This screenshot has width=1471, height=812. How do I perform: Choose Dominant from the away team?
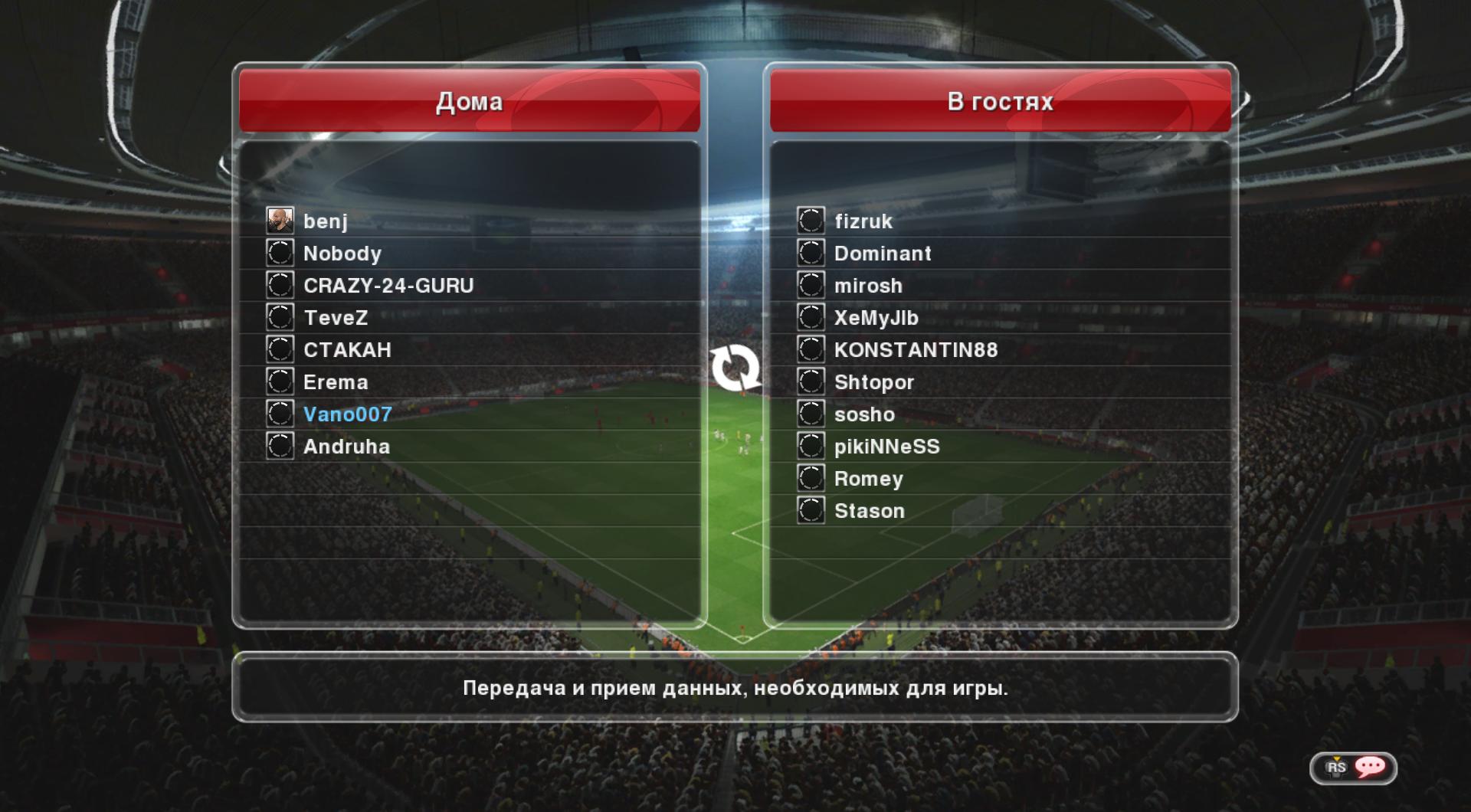(x=883, y=254)
